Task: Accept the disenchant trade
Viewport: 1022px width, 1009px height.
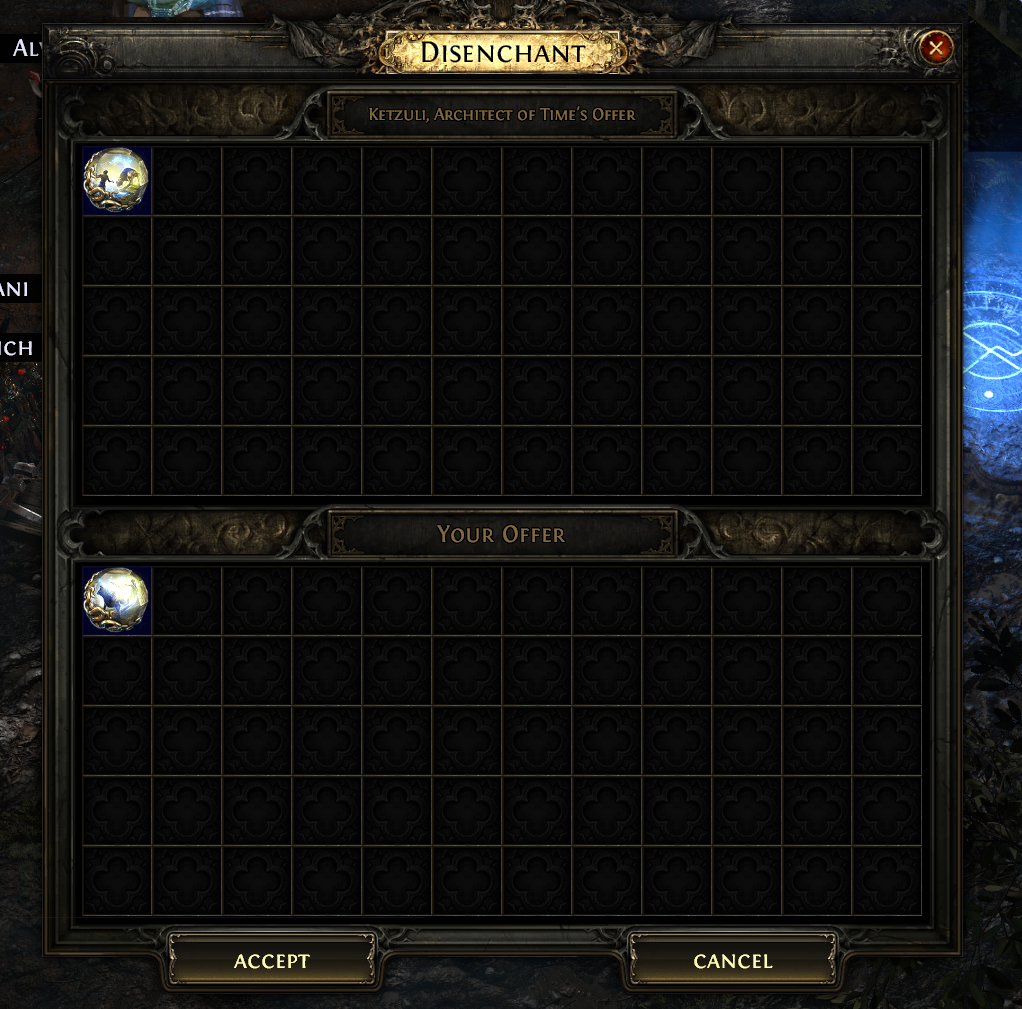Action: 272,961
